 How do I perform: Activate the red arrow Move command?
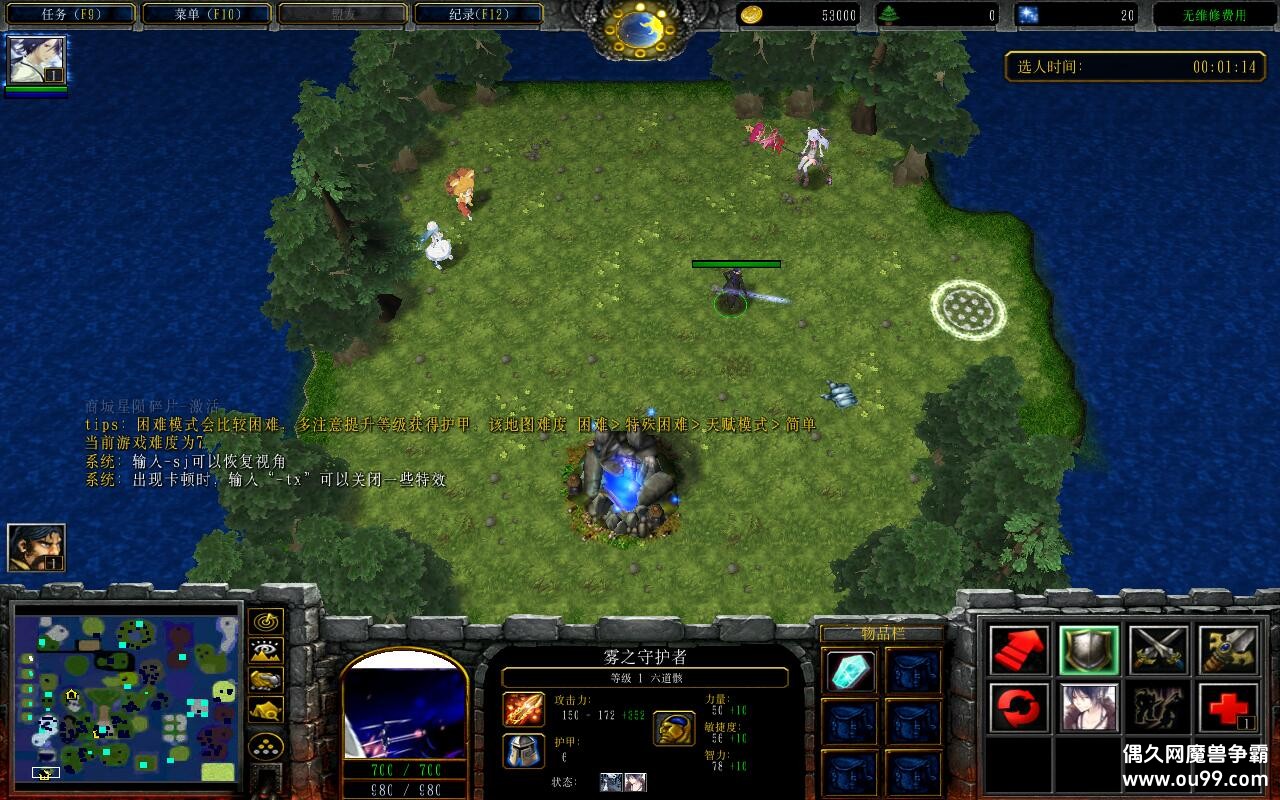click(x=1019, y=650)
